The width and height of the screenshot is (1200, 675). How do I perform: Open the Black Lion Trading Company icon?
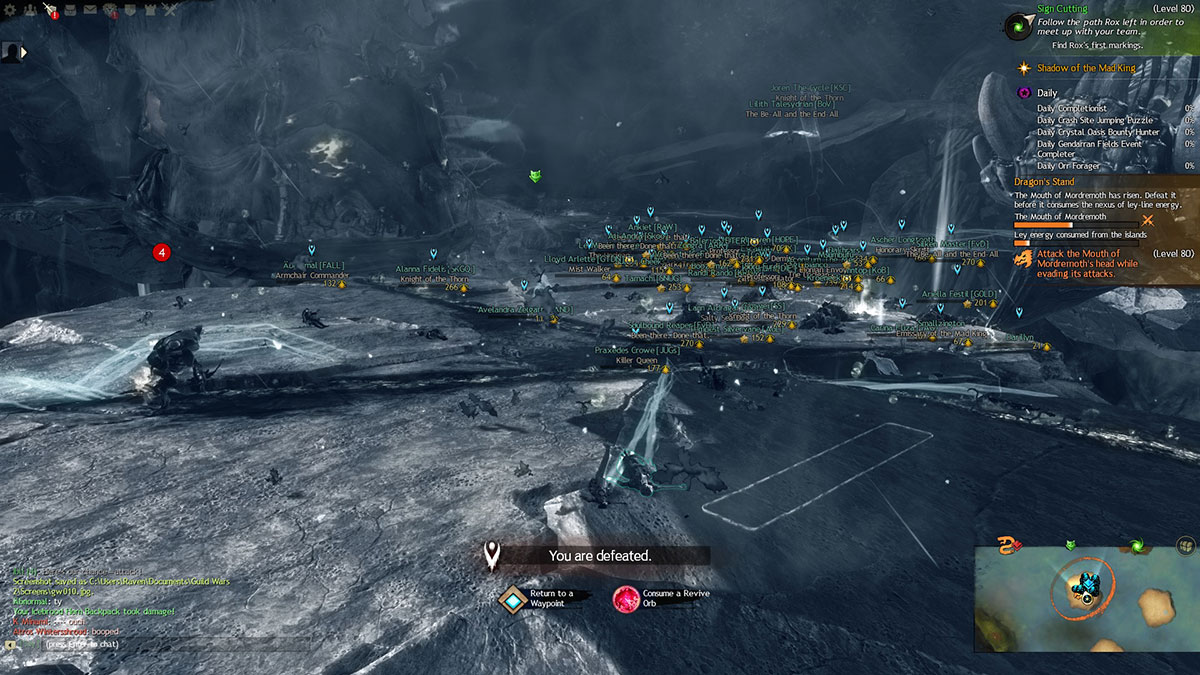pos(110,11)
